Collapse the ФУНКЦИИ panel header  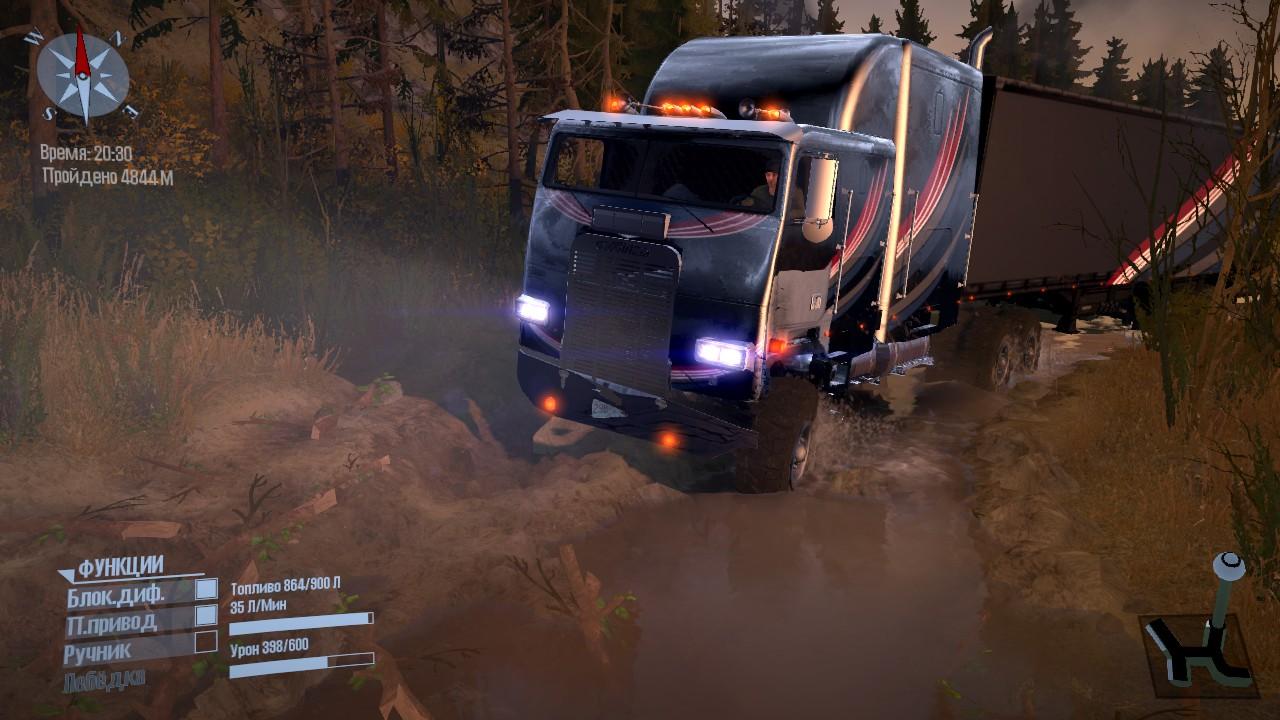[111, 568]
